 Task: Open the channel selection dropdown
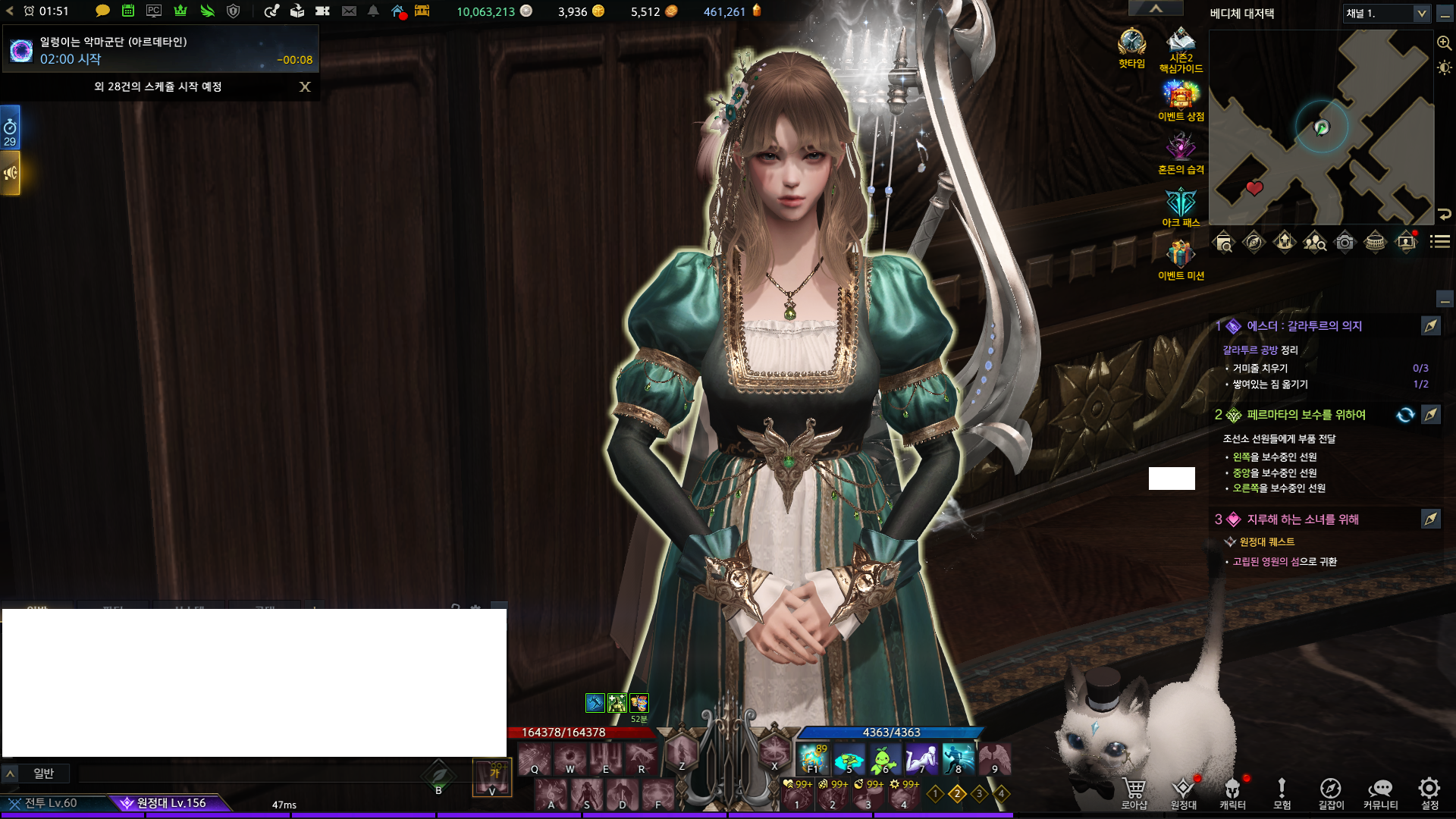click(1421, 14)
